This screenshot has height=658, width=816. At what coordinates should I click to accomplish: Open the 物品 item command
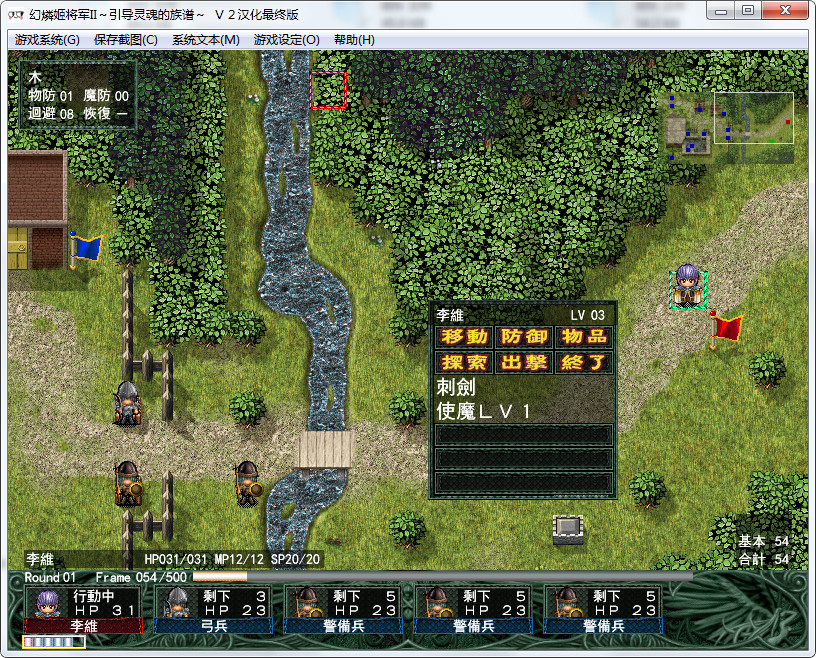point(585,337)
